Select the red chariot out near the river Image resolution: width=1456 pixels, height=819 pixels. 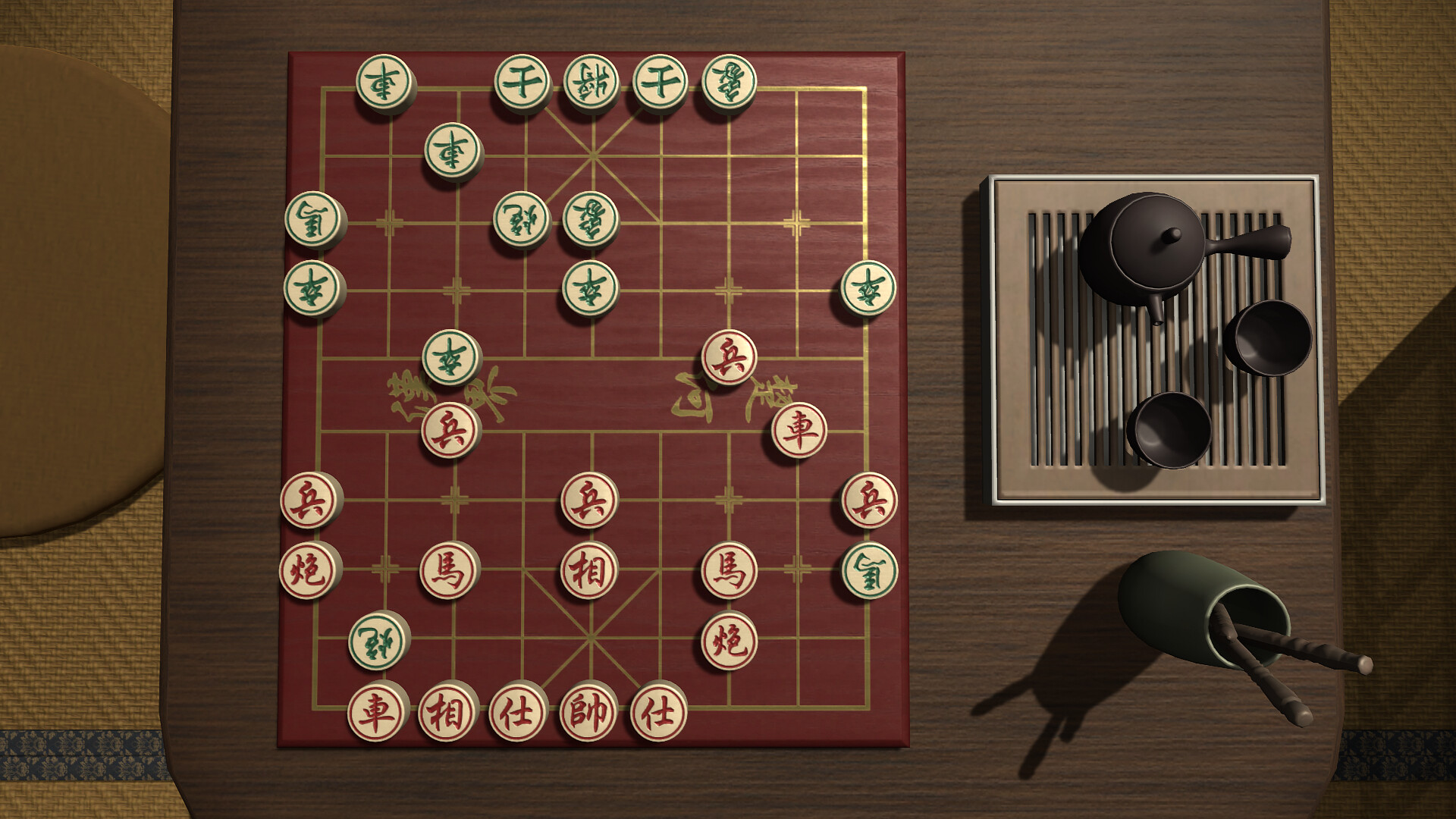pyautogui.click(x=799, y=430)
